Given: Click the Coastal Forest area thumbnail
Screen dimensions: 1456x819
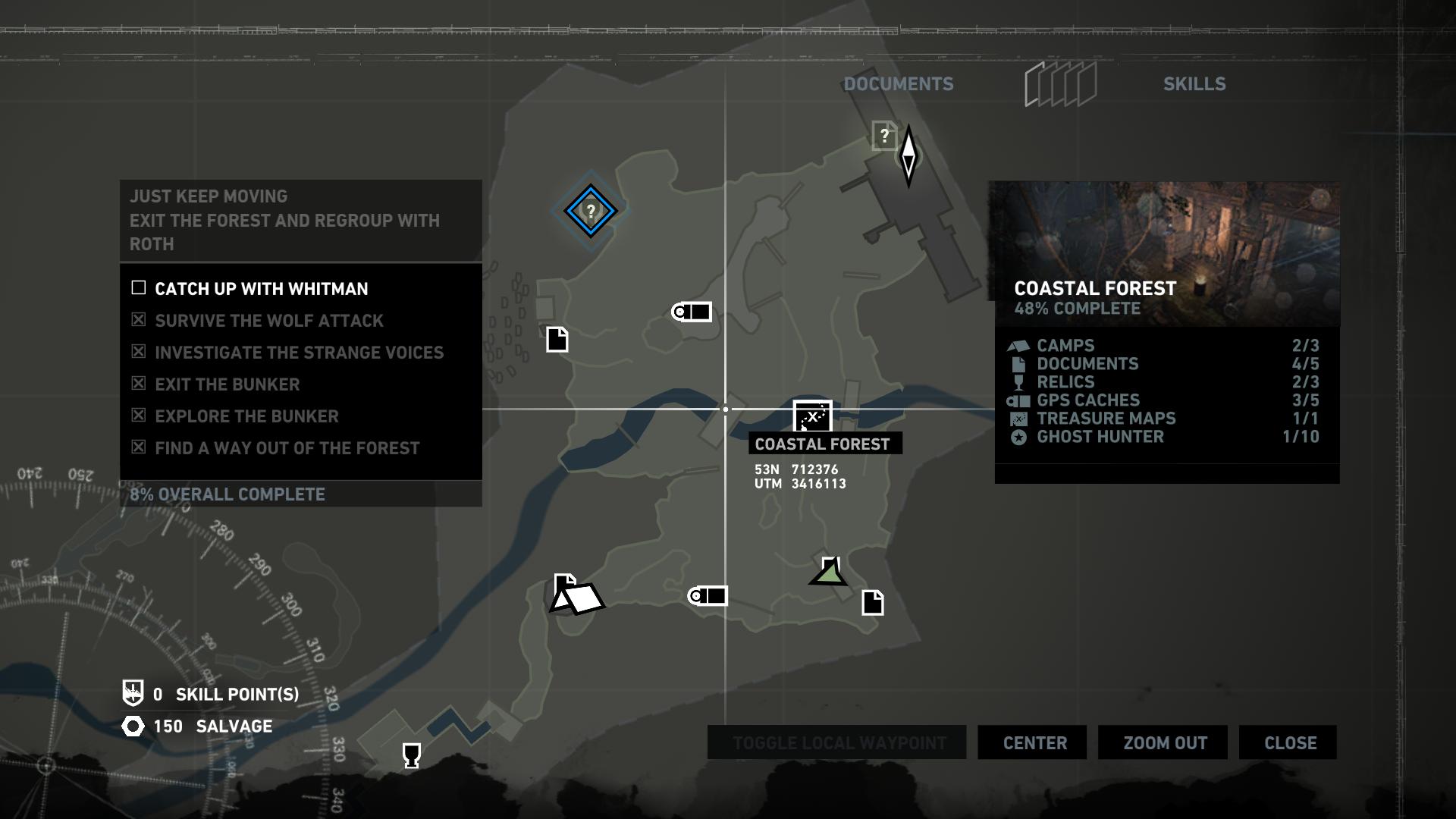Looking at the screenshot, I should (x=1166, y=253).
